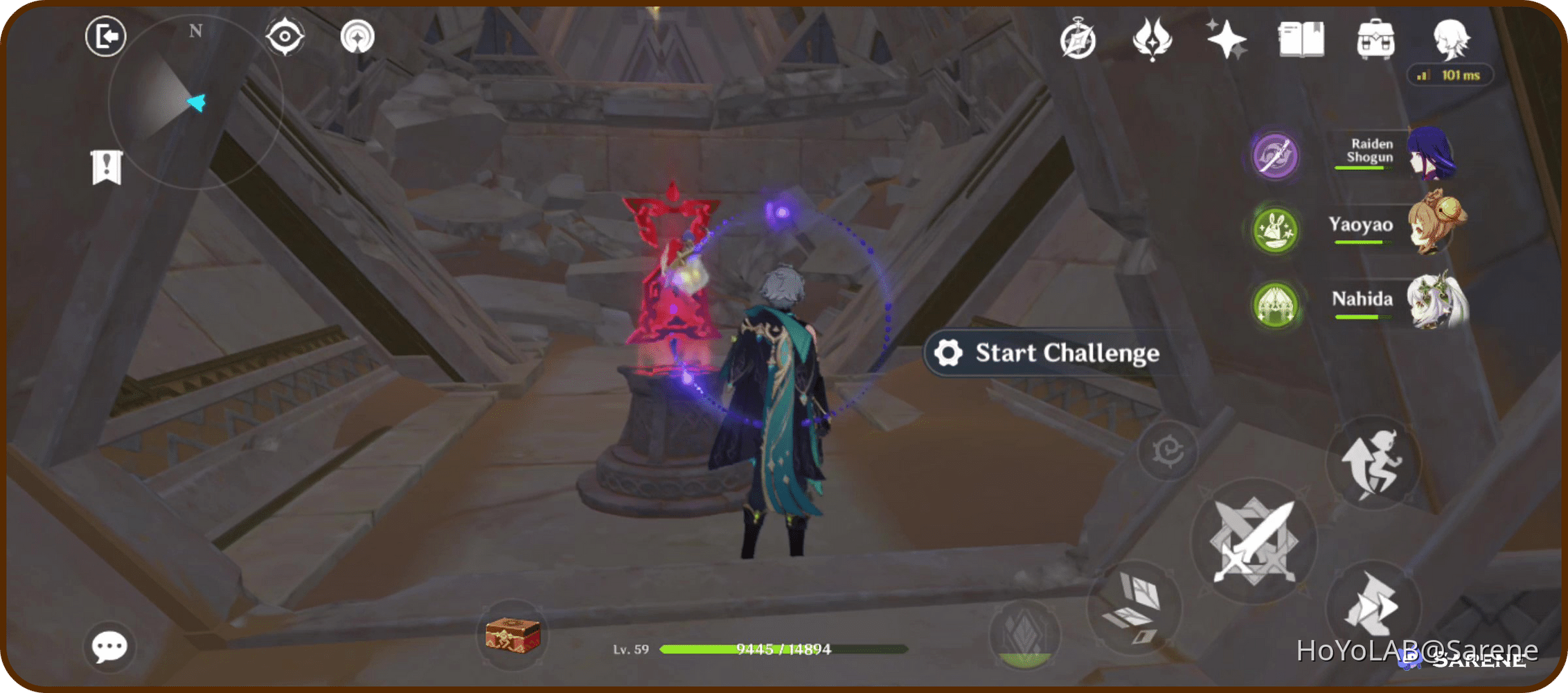Open the in-game chat bubble
This screenshot has width=1568, height=693.
tap(109, 646)
